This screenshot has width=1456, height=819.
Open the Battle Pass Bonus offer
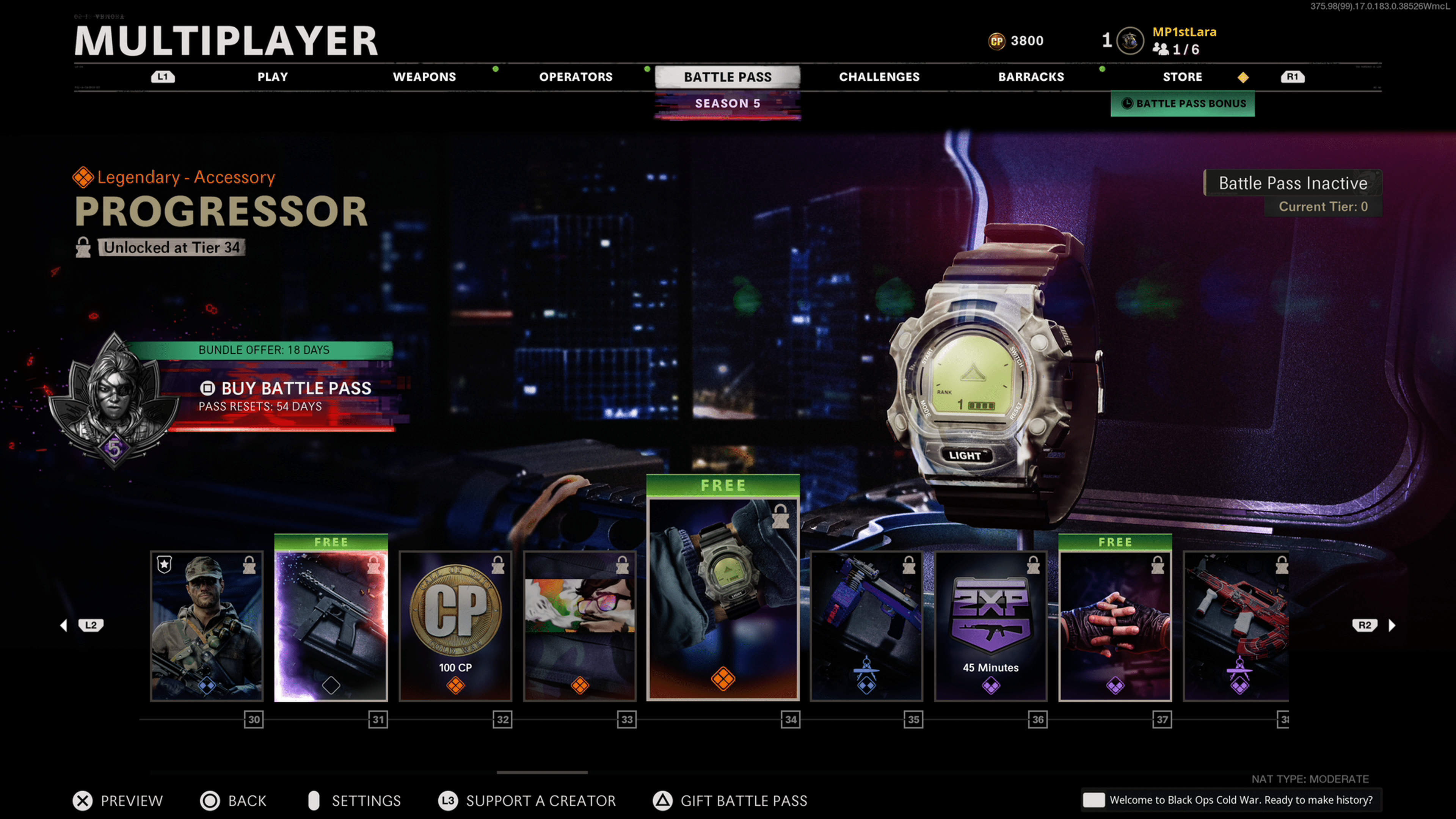[x=1183, y=104]
